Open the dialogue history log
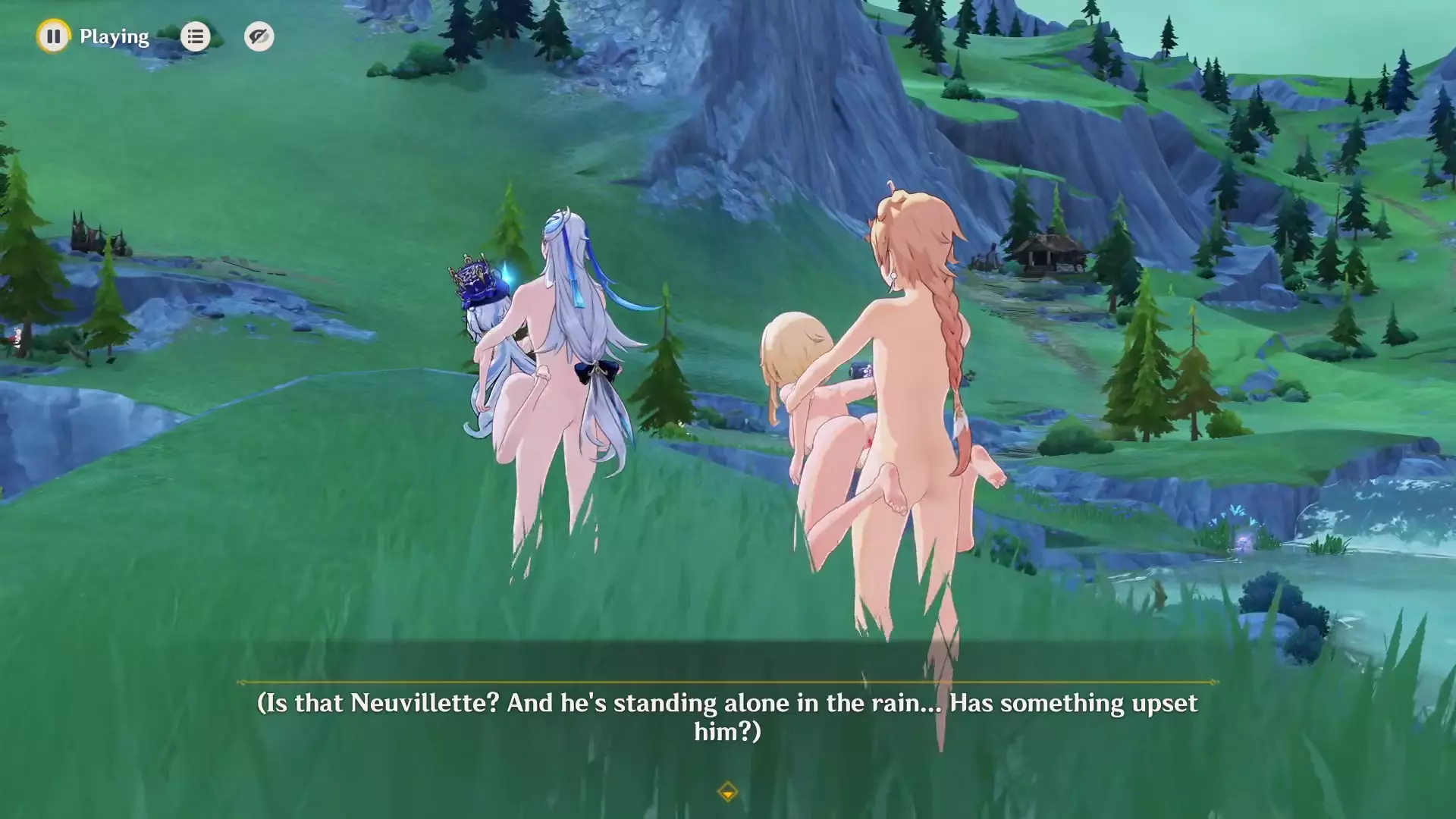 (x=195, y=36)
